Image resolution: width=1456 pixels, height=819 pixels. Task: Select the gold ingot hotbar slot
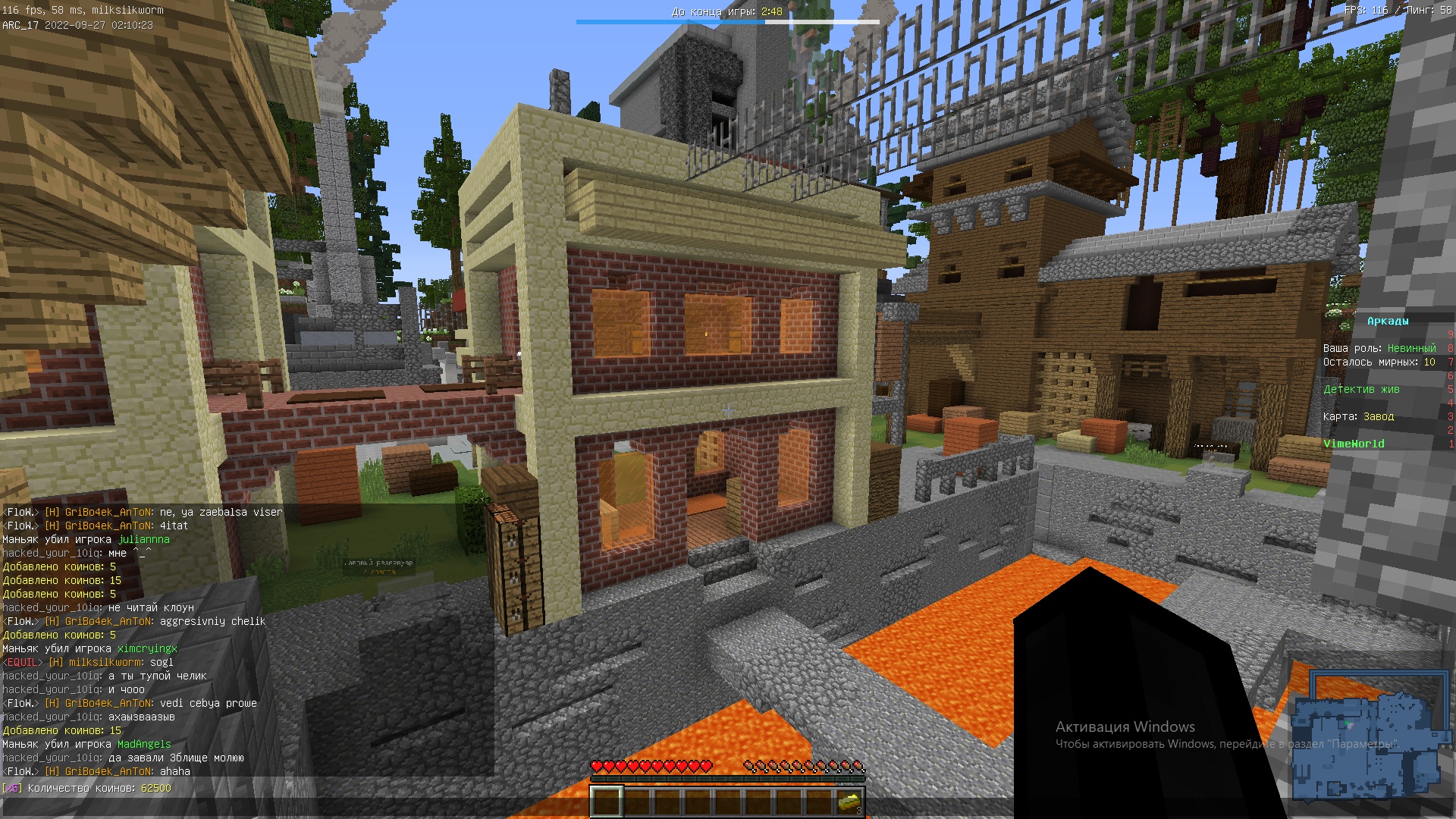click(x=849, y=802)
